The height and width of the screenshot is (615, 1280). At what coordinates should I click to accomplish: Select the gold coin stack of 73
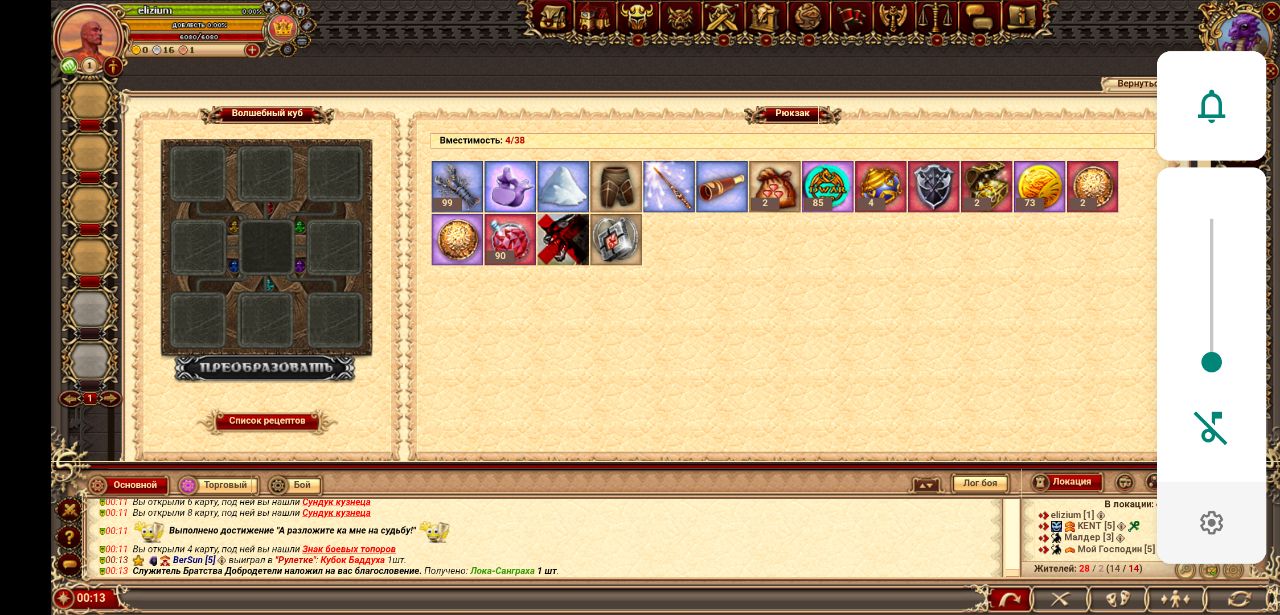pos(1040,187)
